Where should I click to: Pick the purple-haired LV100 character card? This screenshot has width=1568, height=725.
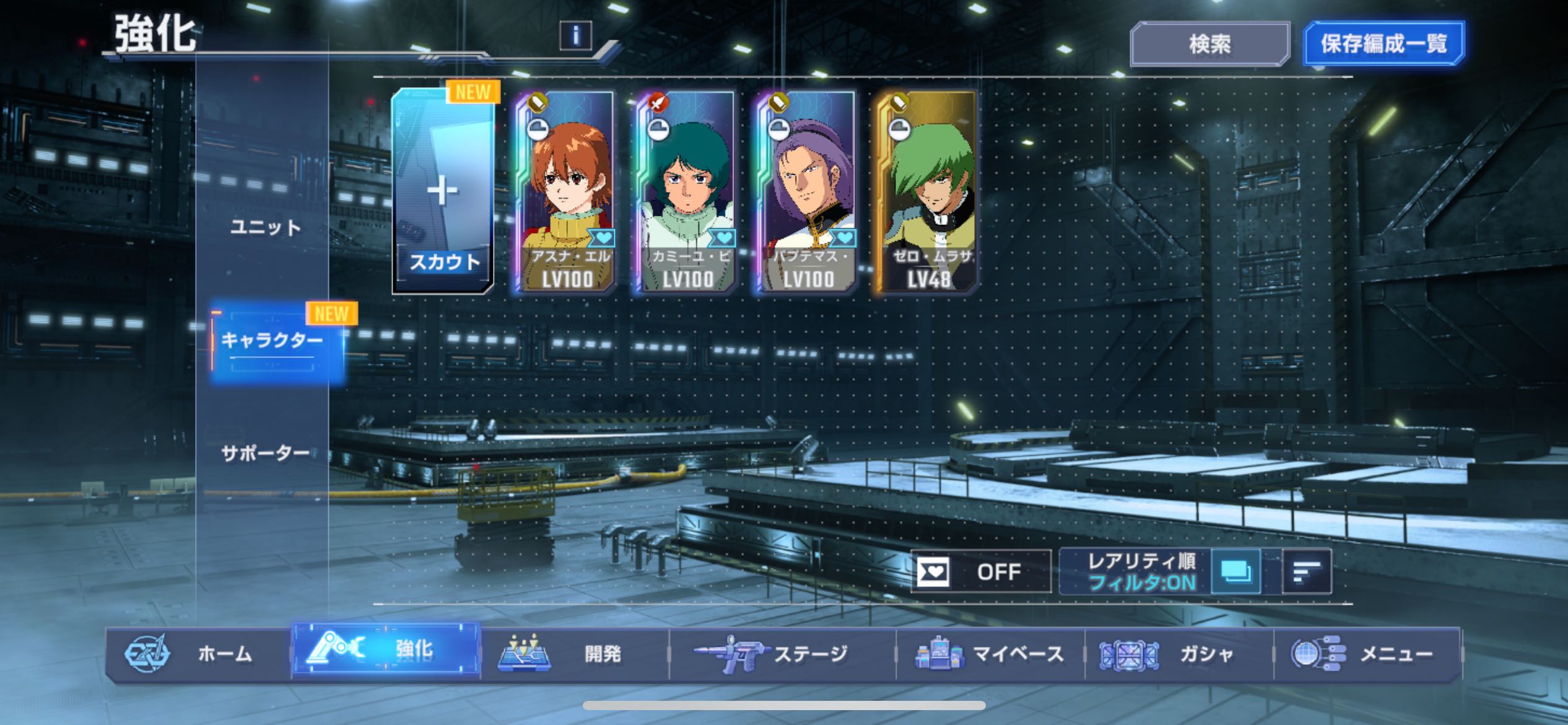(x=806, y=191)
